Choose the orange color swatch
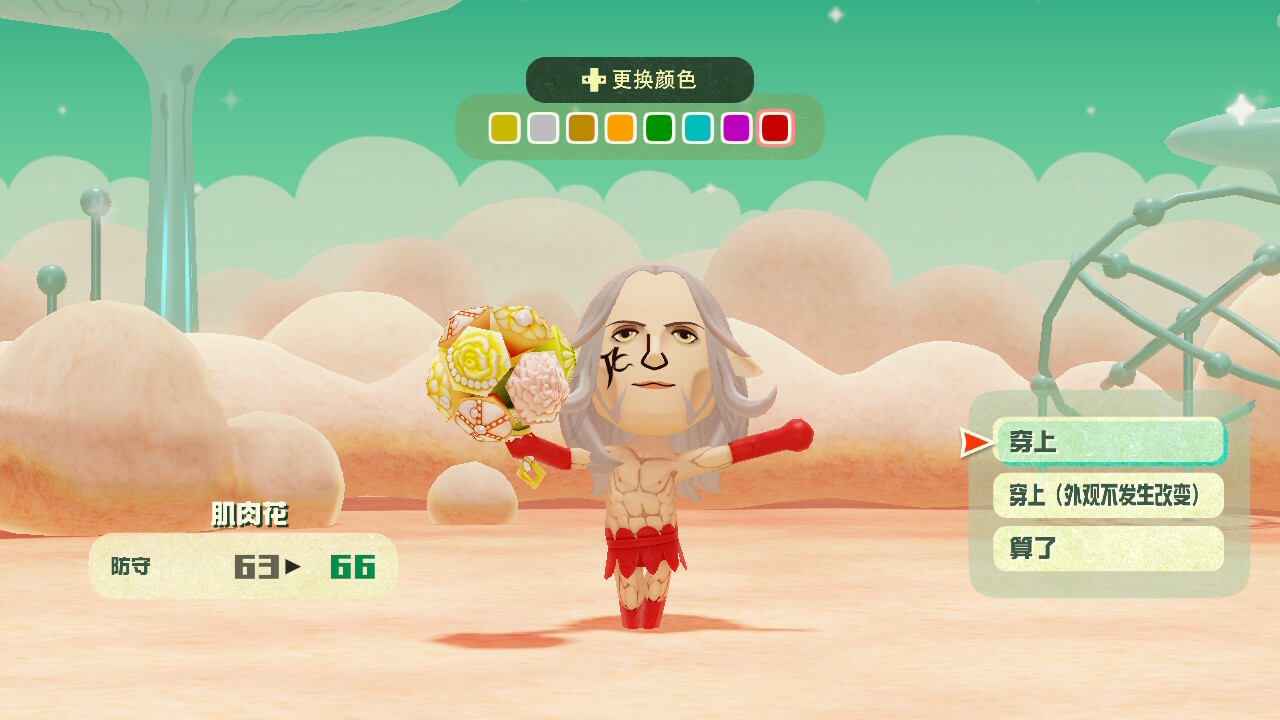 click(x=620, y=128)
